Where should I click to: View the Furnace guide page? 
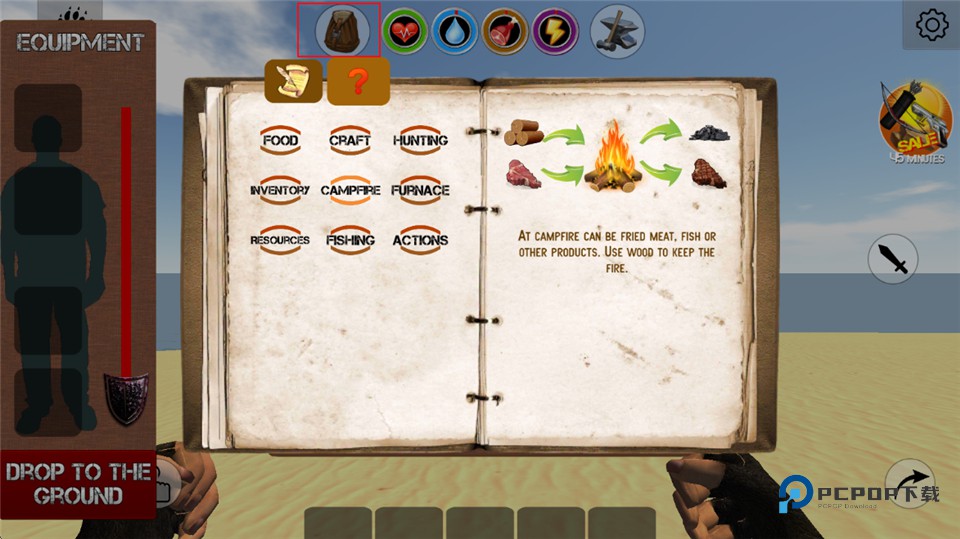(x=420, y=190)
